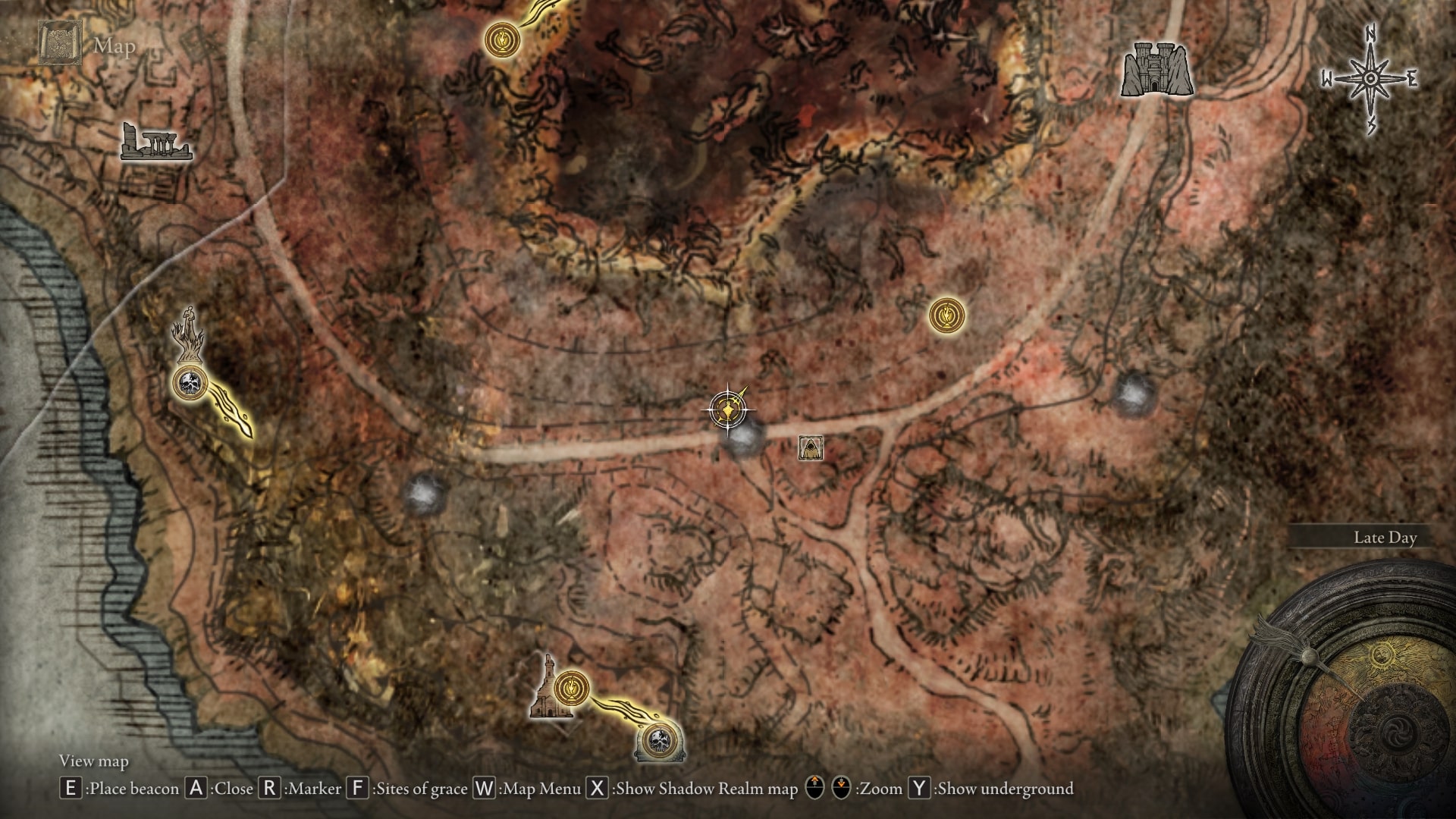The height and width of the screenshot is (819, 1456).
Task: Click the framed skull marker near the church
Action: tap(659, 741)
